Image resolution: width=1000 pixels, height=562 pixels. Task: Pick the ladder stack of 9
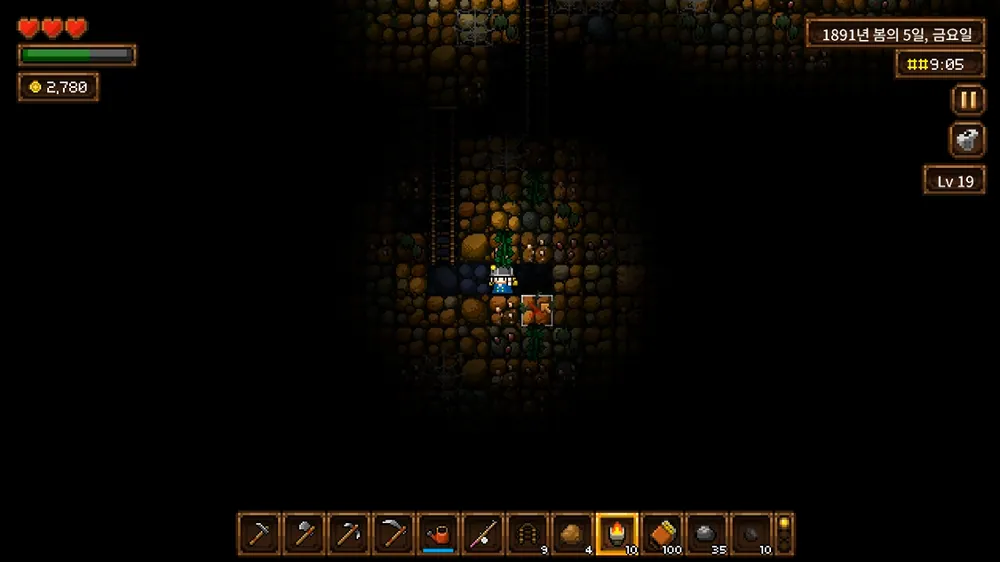click(528, 533)
